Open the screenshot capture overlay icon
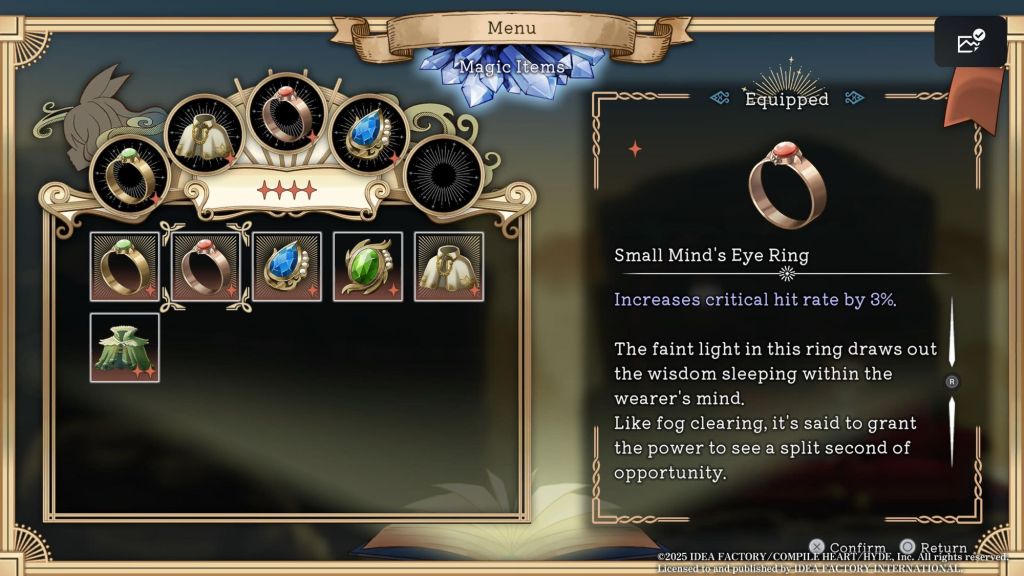This screenshot has width=1024, height=576. (x=970, y=42)
